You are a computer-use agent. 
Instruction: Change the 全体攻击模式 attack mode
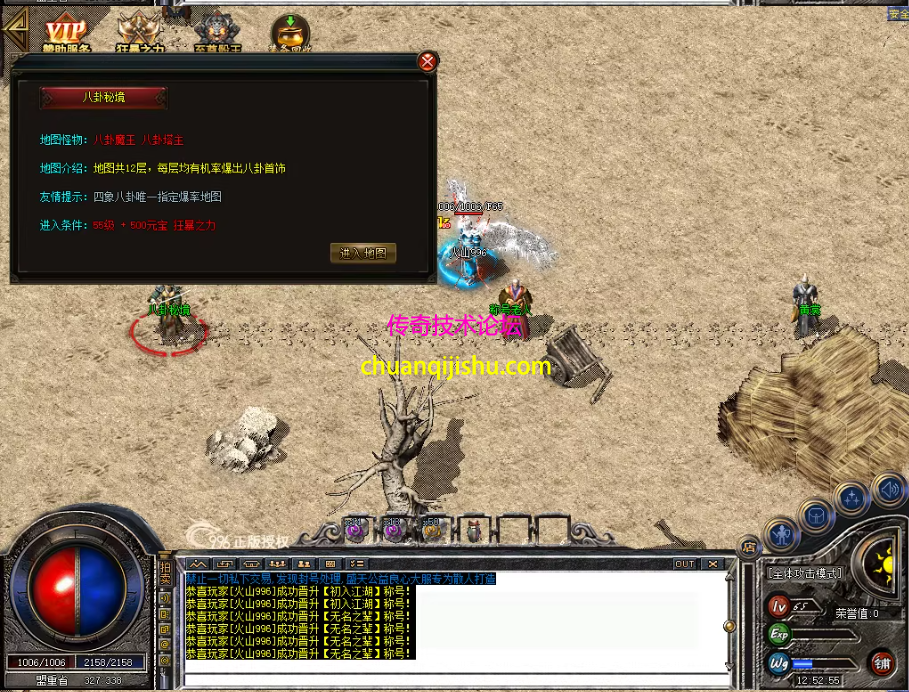pyautogui.click(x=805, y=574)
